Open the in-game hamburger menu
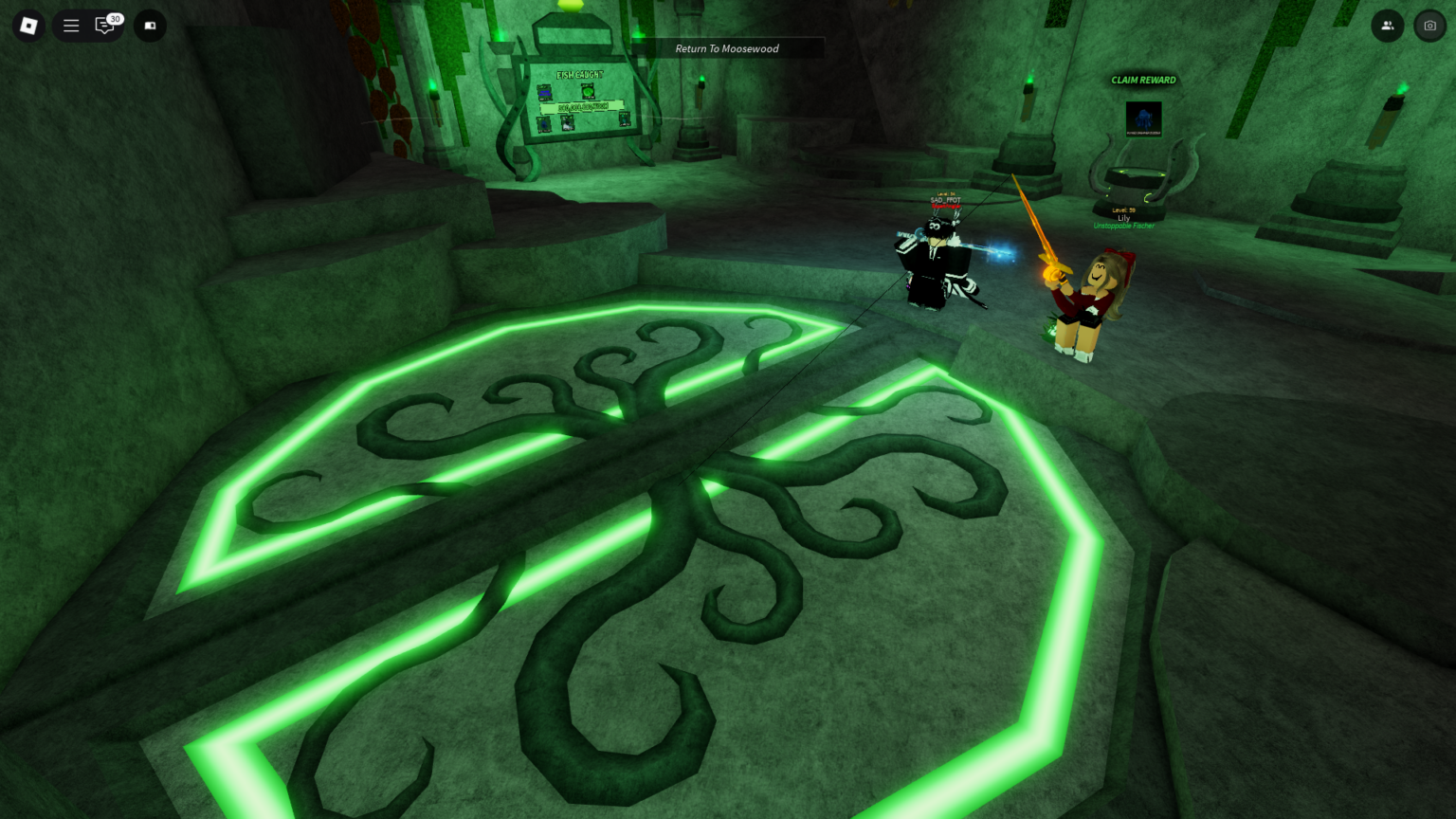Image resolution: width=1456 pixels, height=819 pixels. 70,26
